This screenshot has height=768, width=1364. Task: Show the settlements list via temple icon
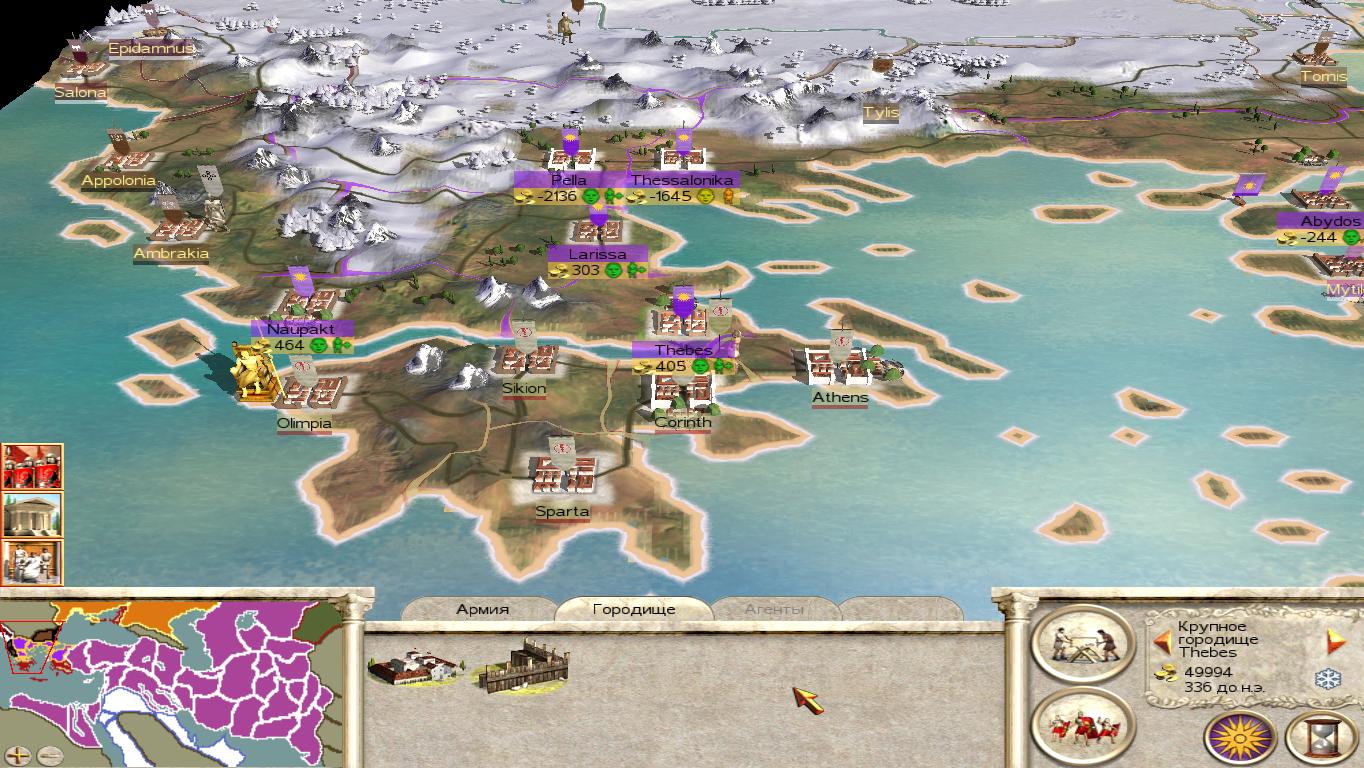pos(32,515)
